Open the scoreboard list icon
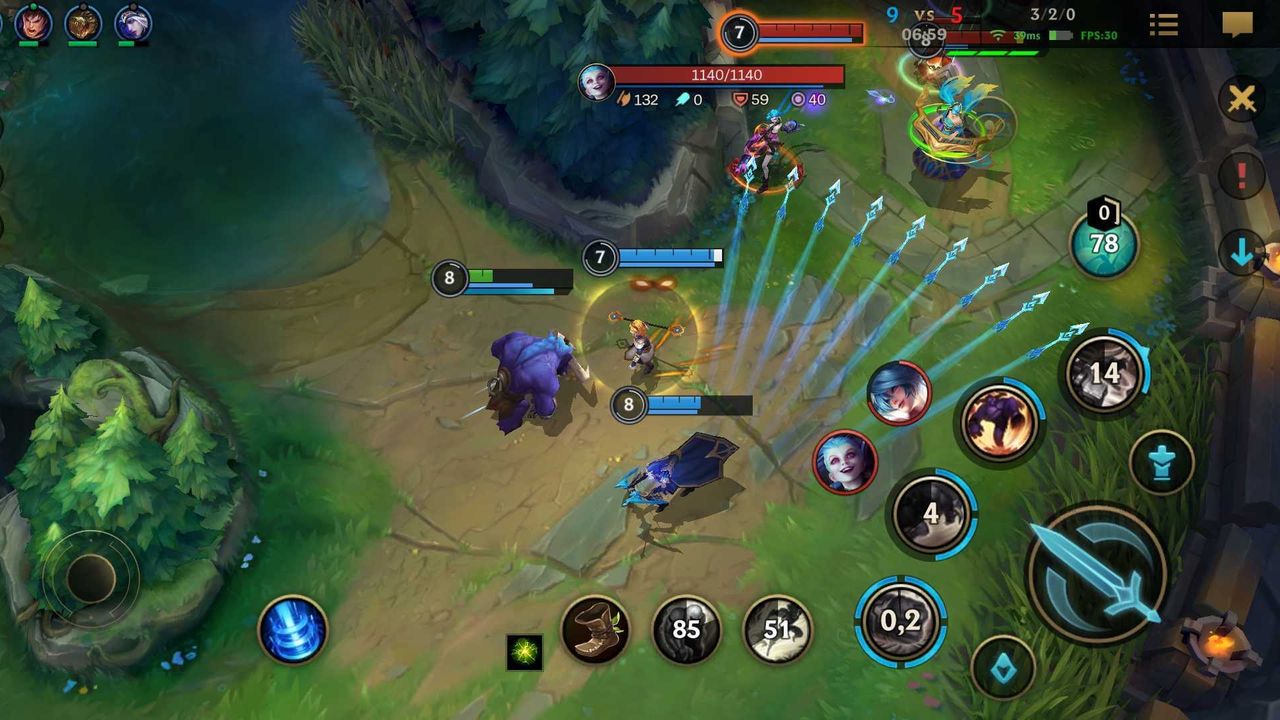The height and width of the screenshot is (720, 1280). click(x=1163, y=25)
